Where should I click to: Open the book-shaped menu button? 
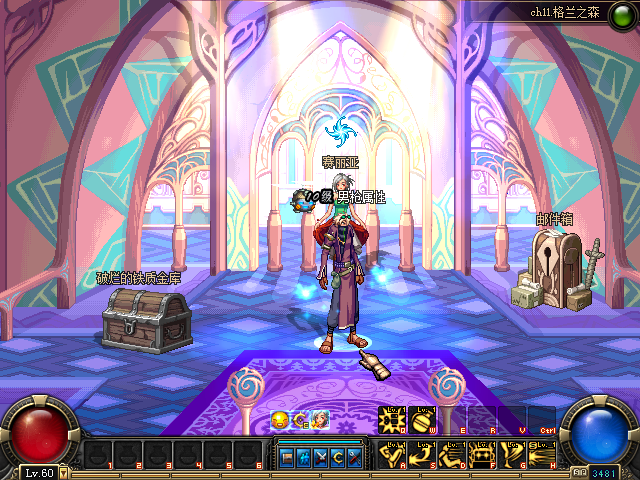point(286,458)
